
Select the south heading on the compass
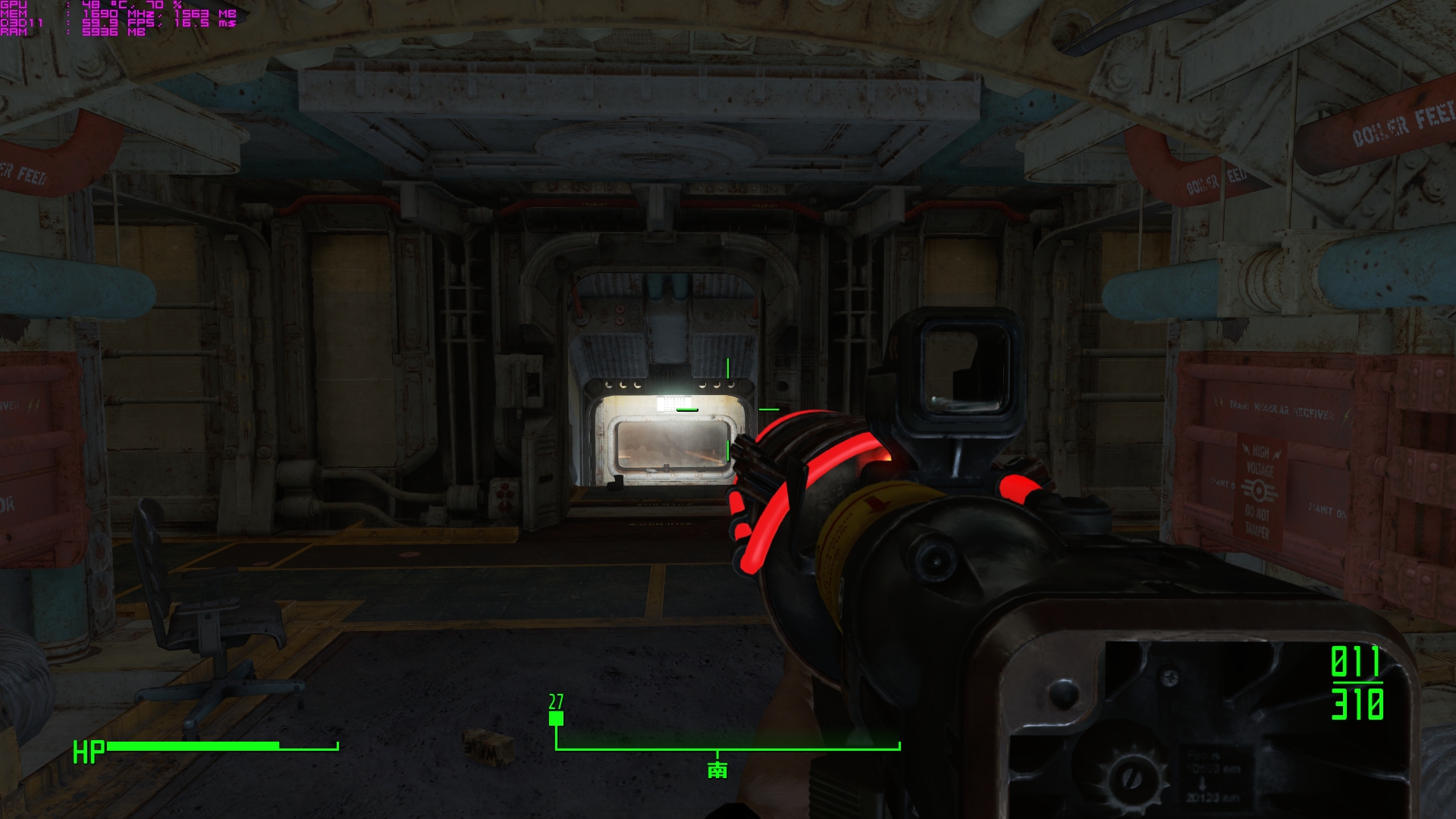pos(717,770)
